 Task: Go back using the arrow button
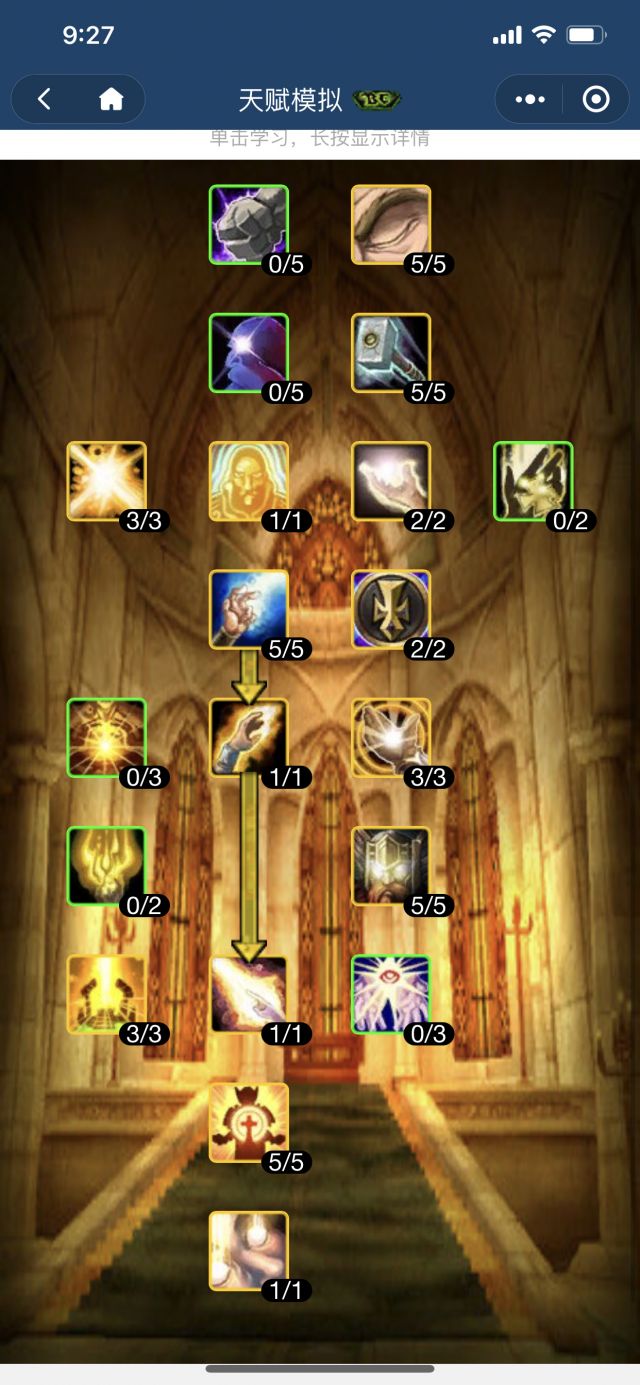(44, 99)
